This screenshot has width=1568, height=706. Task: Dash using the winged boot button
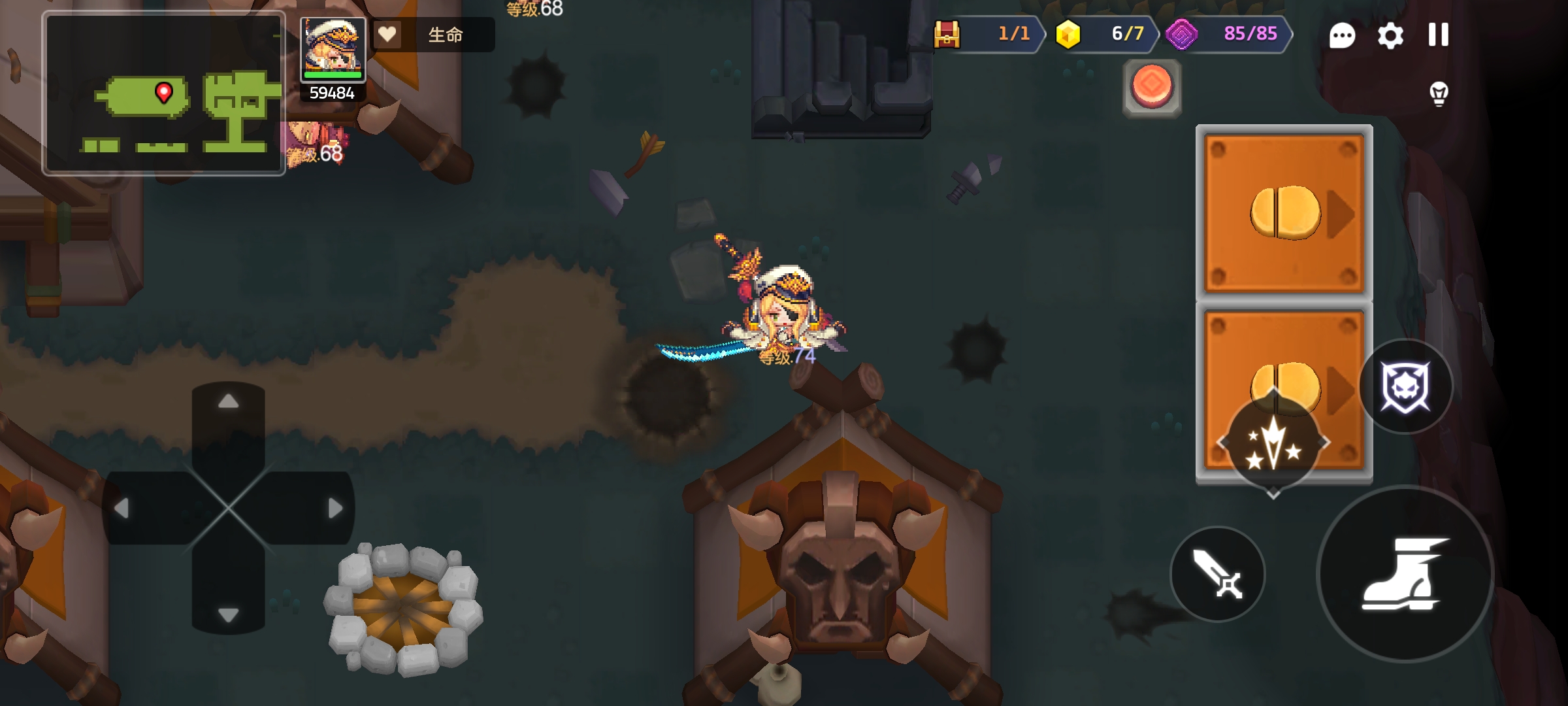(1405, 575)
